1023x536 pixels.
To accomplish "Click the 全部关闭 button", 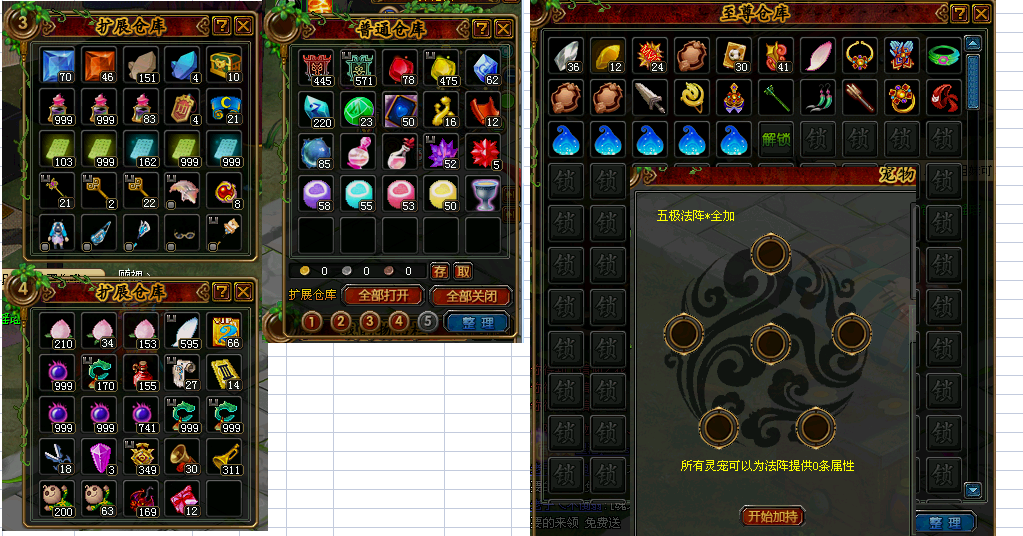I will (x=470, y=296).
